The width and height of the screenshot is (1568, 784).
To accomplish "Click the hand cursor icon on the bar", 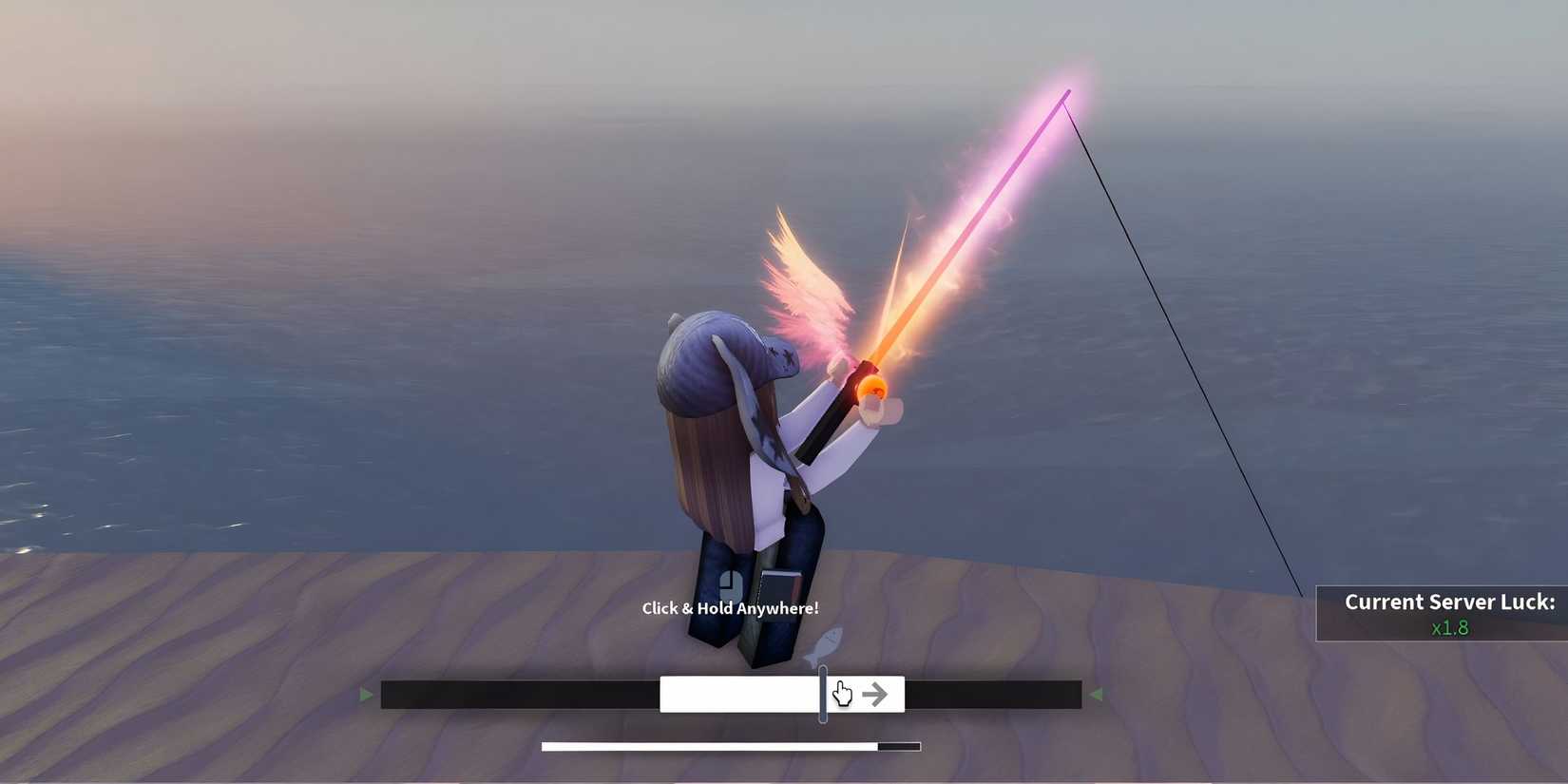I will (x=840, y=695).
